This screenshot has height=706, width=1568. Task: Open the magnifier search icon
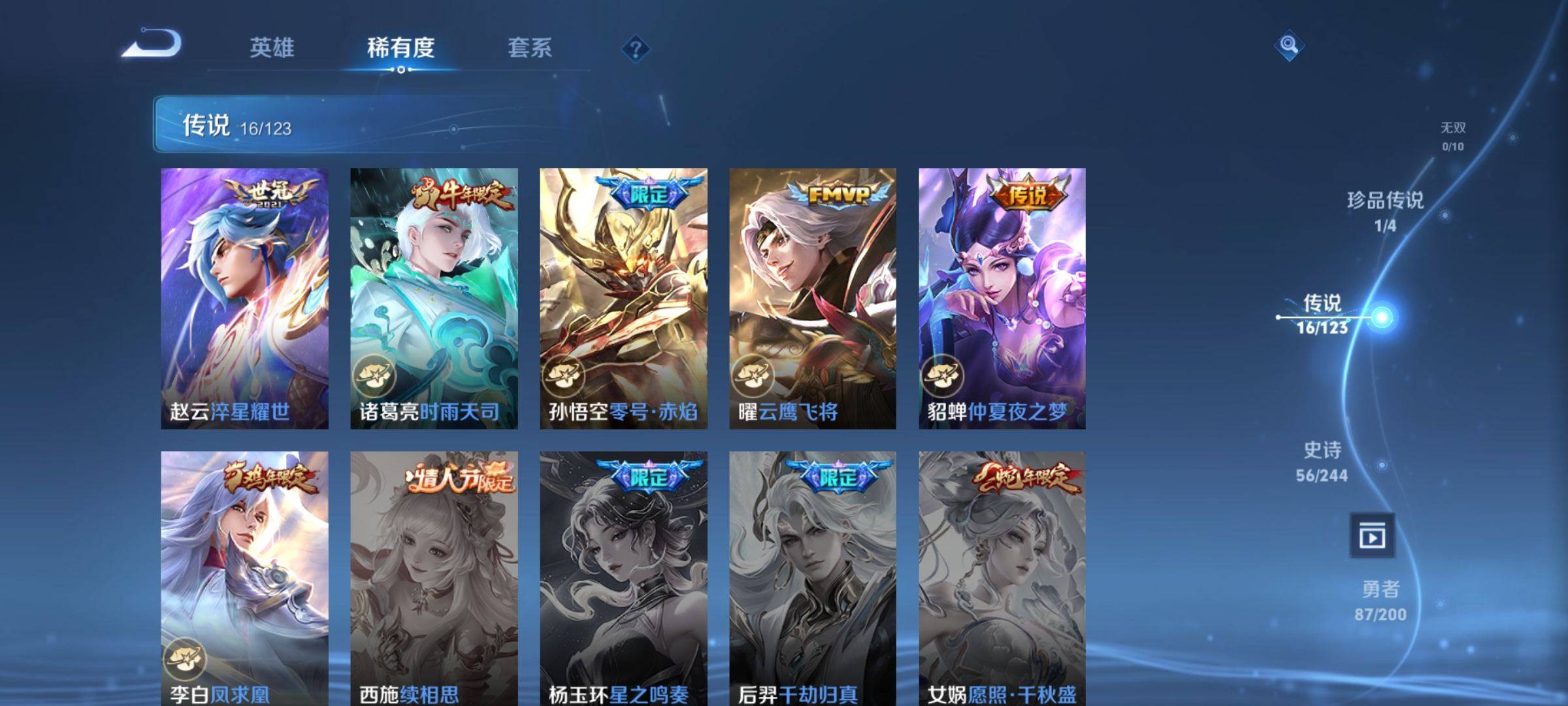pos(1288,45)
